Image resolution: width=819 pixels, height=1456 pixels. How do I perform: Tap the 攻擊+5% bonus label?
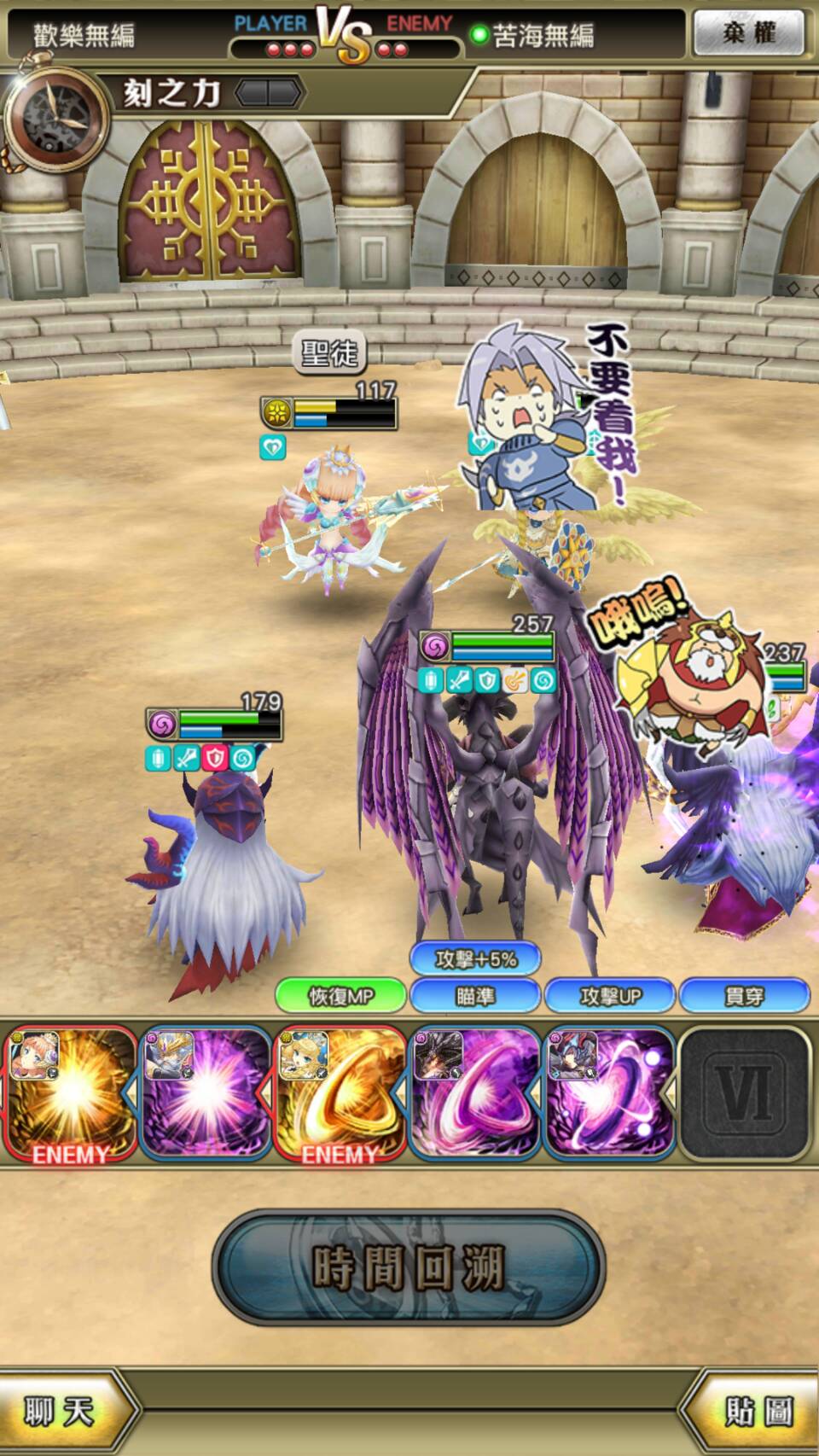coord(475,959)
